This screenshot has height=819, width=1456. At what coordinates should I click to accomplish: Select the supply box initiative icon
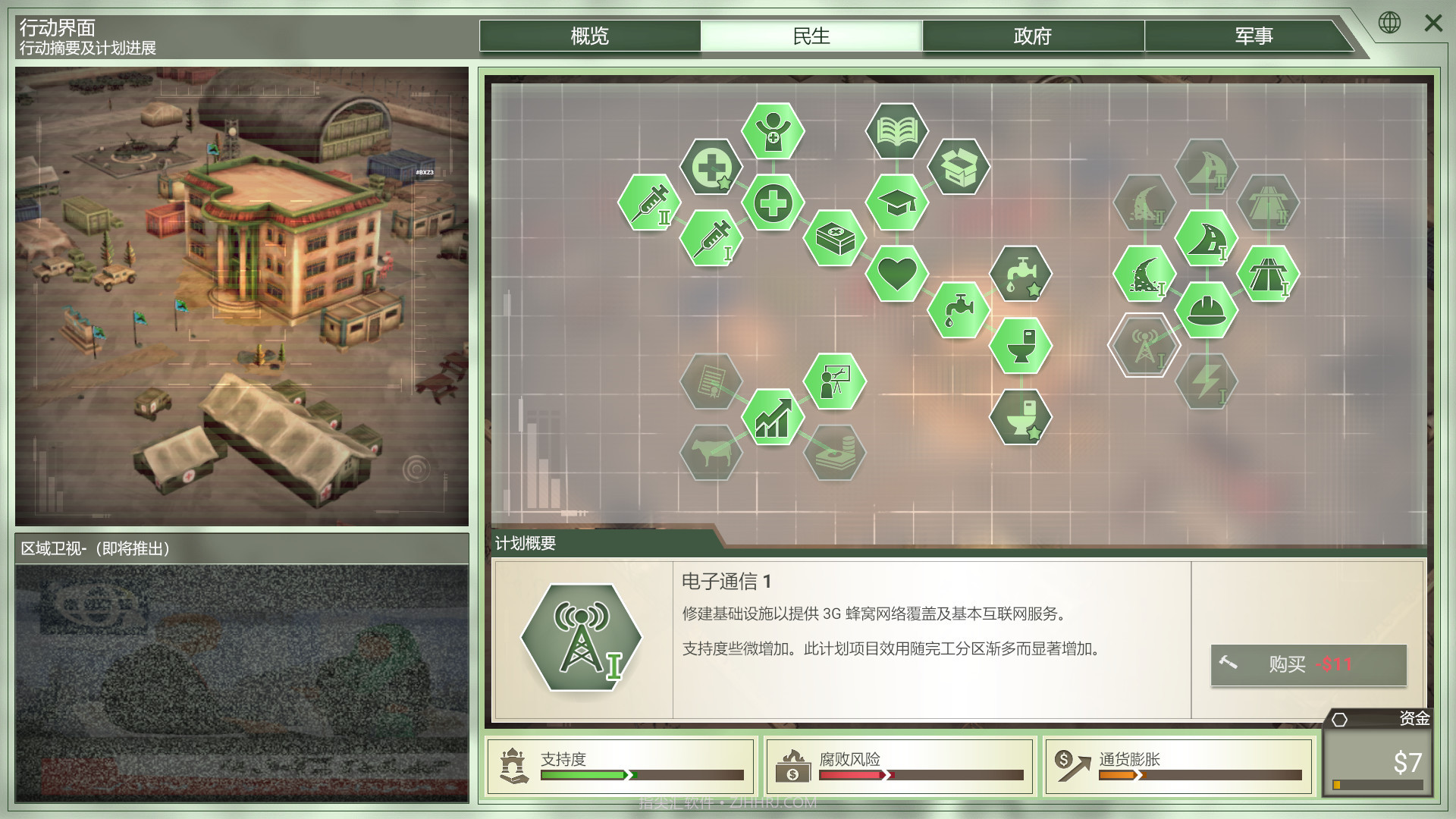pos(959,167)
